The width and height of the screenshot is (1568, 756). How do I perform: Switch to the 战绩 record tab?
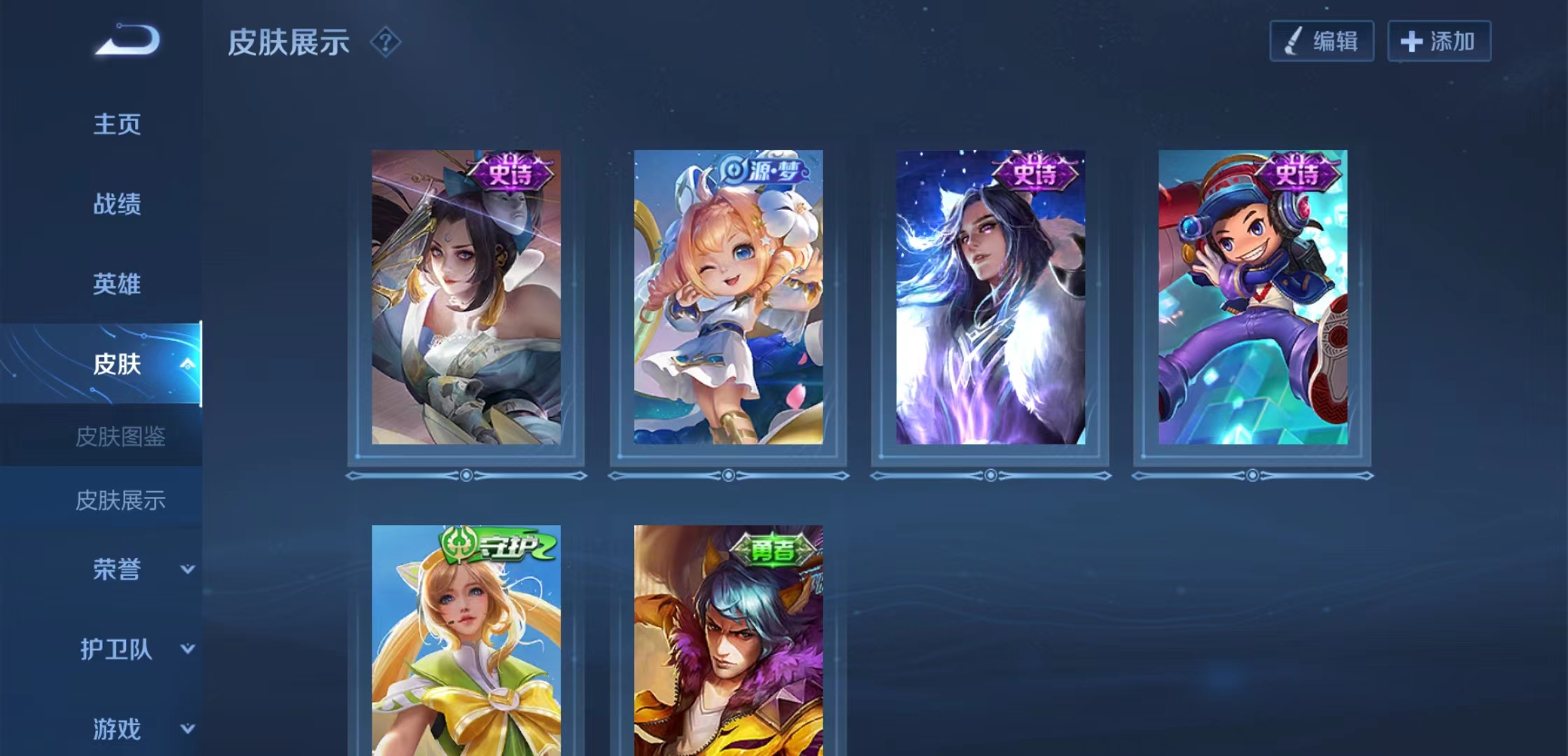(x=117, y=204)
